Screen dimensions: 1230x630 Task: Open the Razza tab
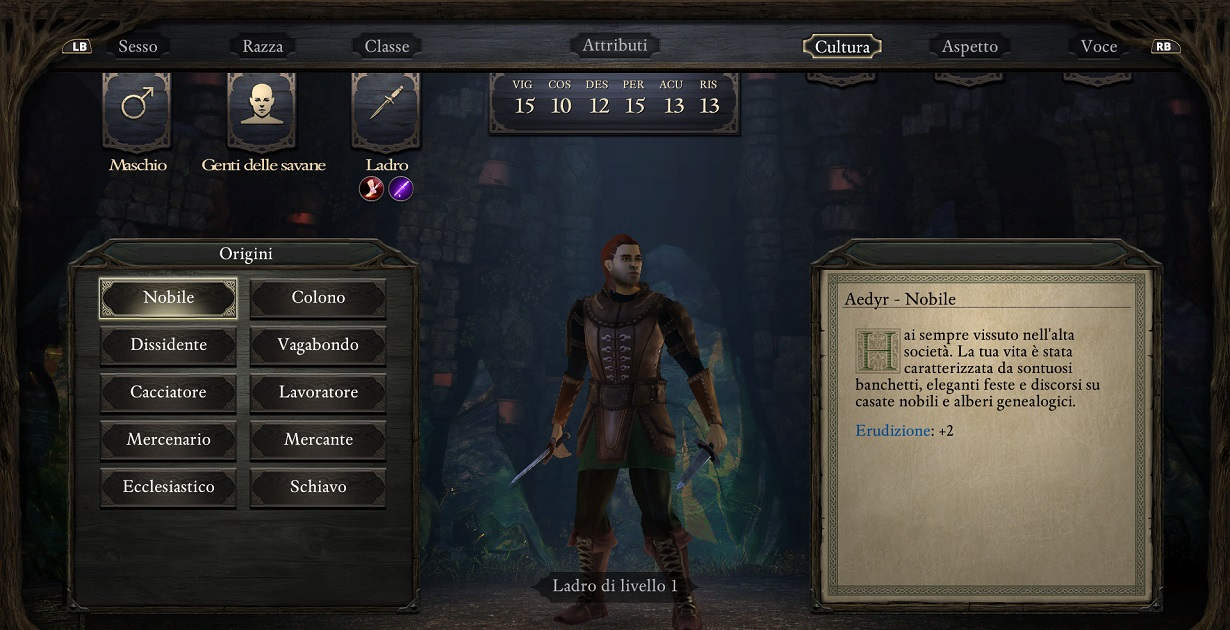click(x=263, y=46)
